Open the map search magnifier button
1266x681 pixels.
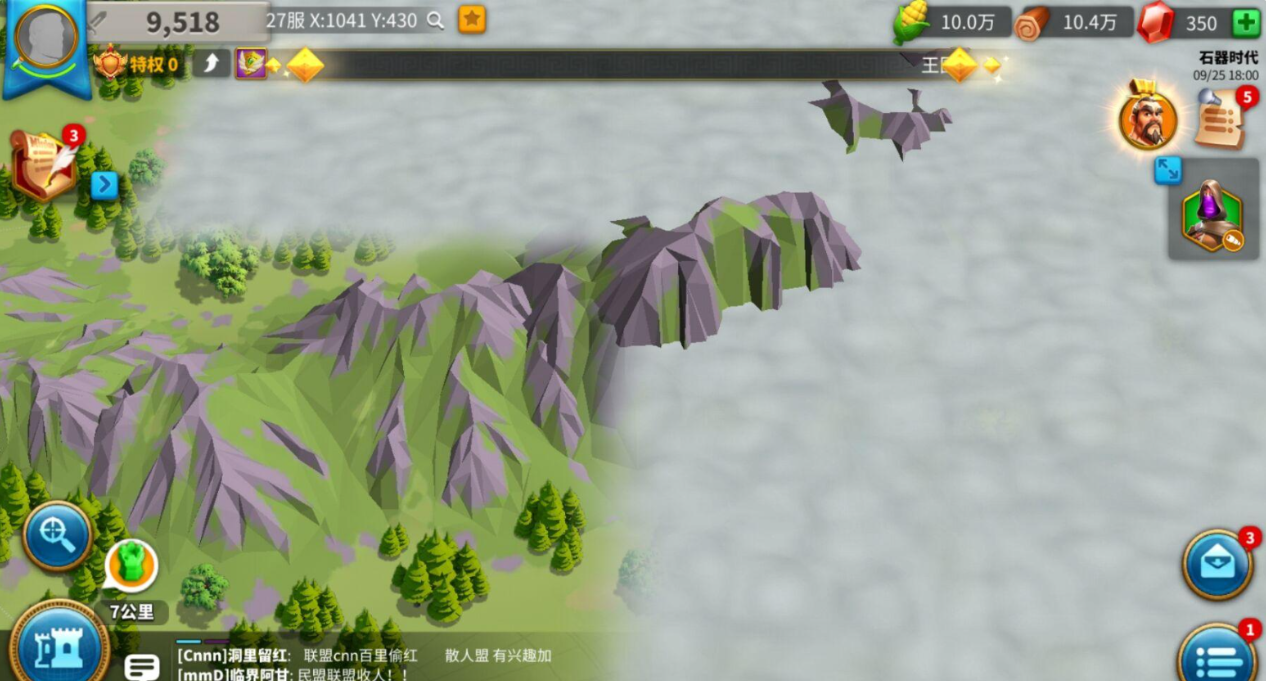pos(57,536)
